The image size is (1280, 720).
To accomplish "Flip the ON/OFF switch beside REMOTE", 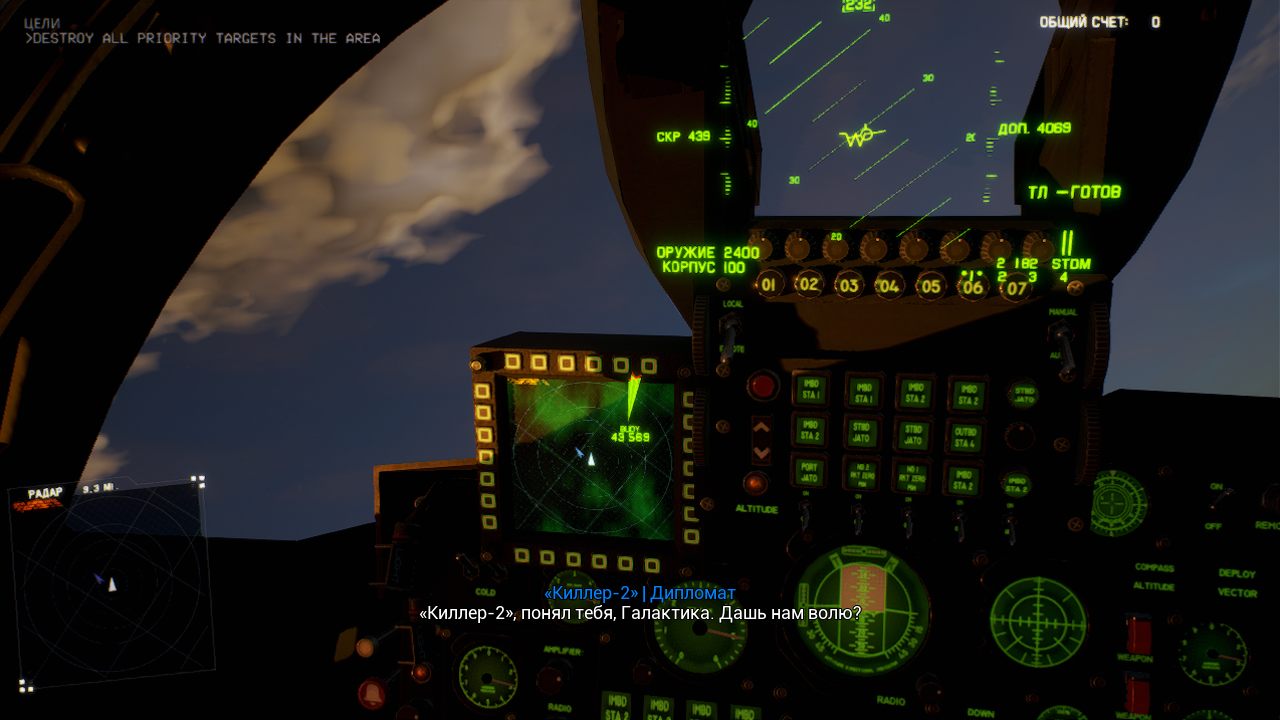I will [x=1217, y=500].
